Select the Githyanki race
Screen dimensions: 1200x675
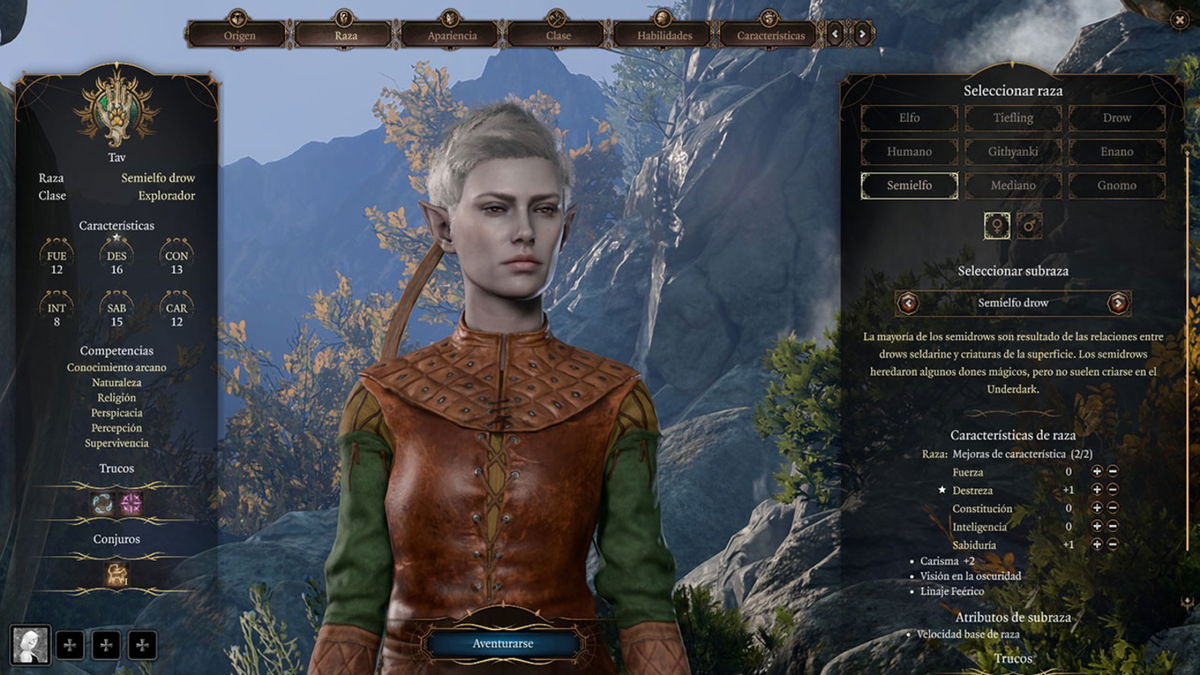pos(1013,152)
